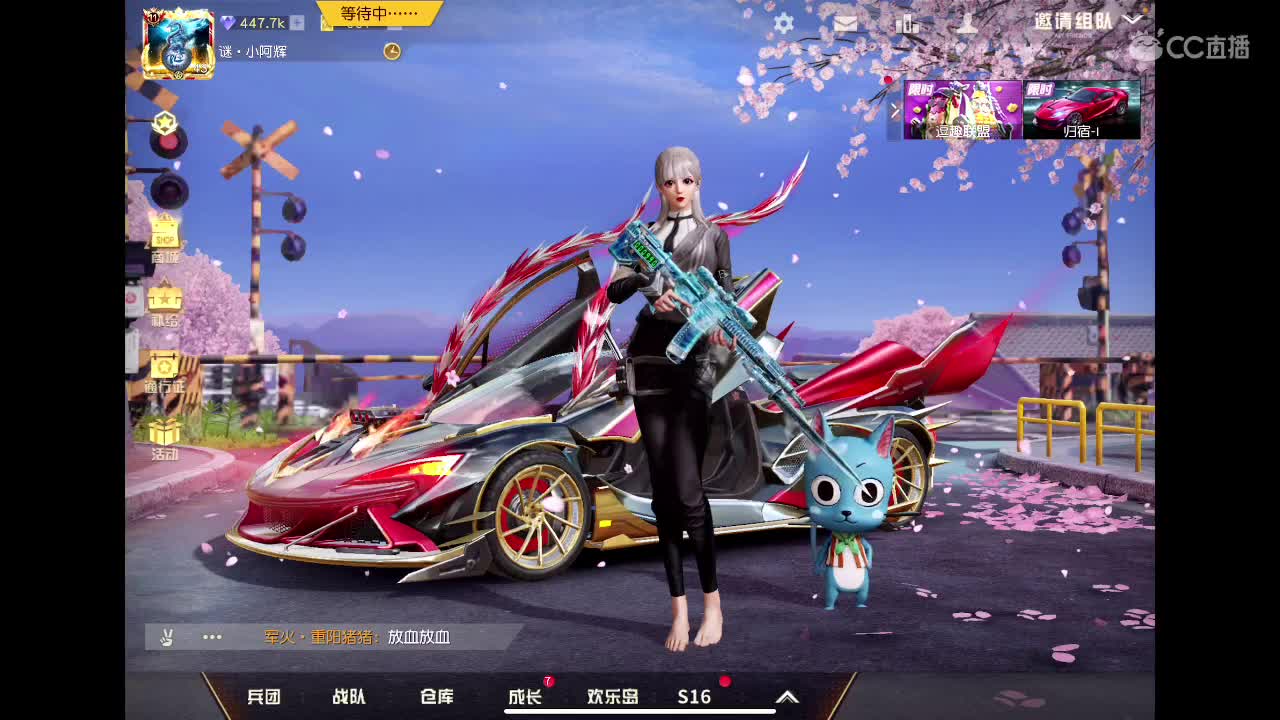Switch to the 兵团 tab
Viewport: 1280px width, 720px height.
click(262, 698)
